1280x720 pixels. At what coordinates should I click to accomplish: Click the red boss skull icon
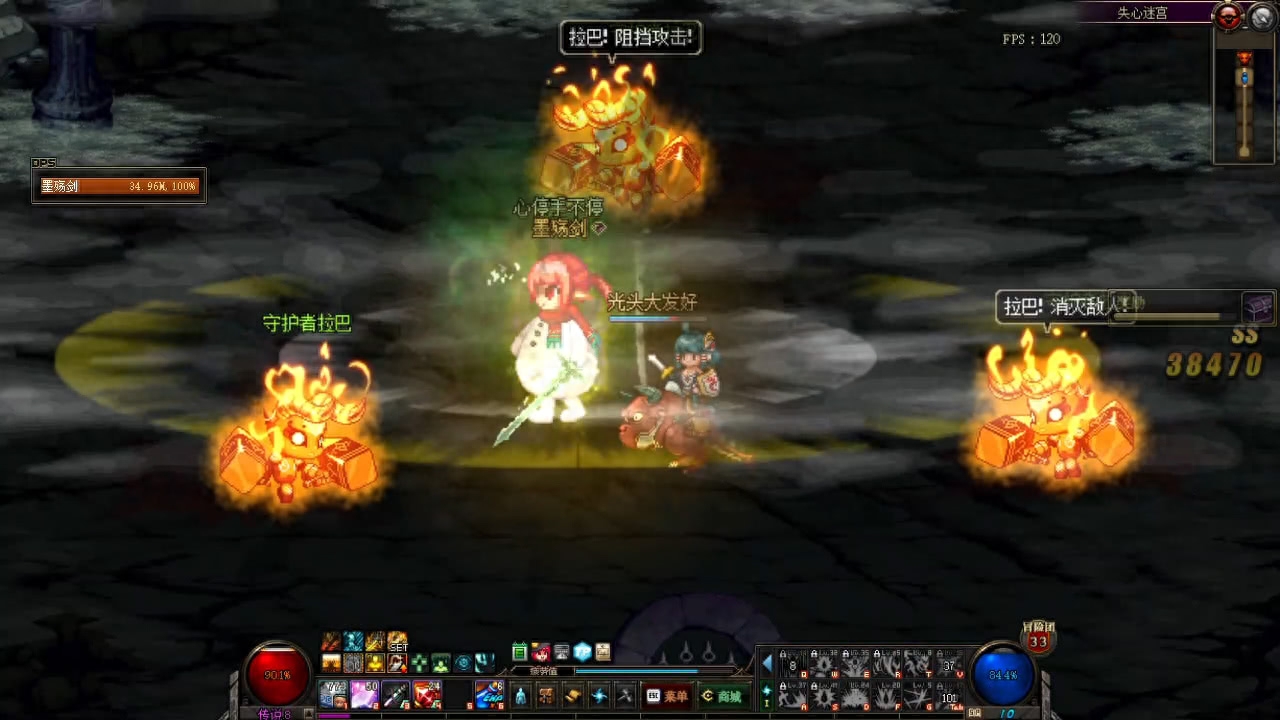click(x=1228, y=17)
